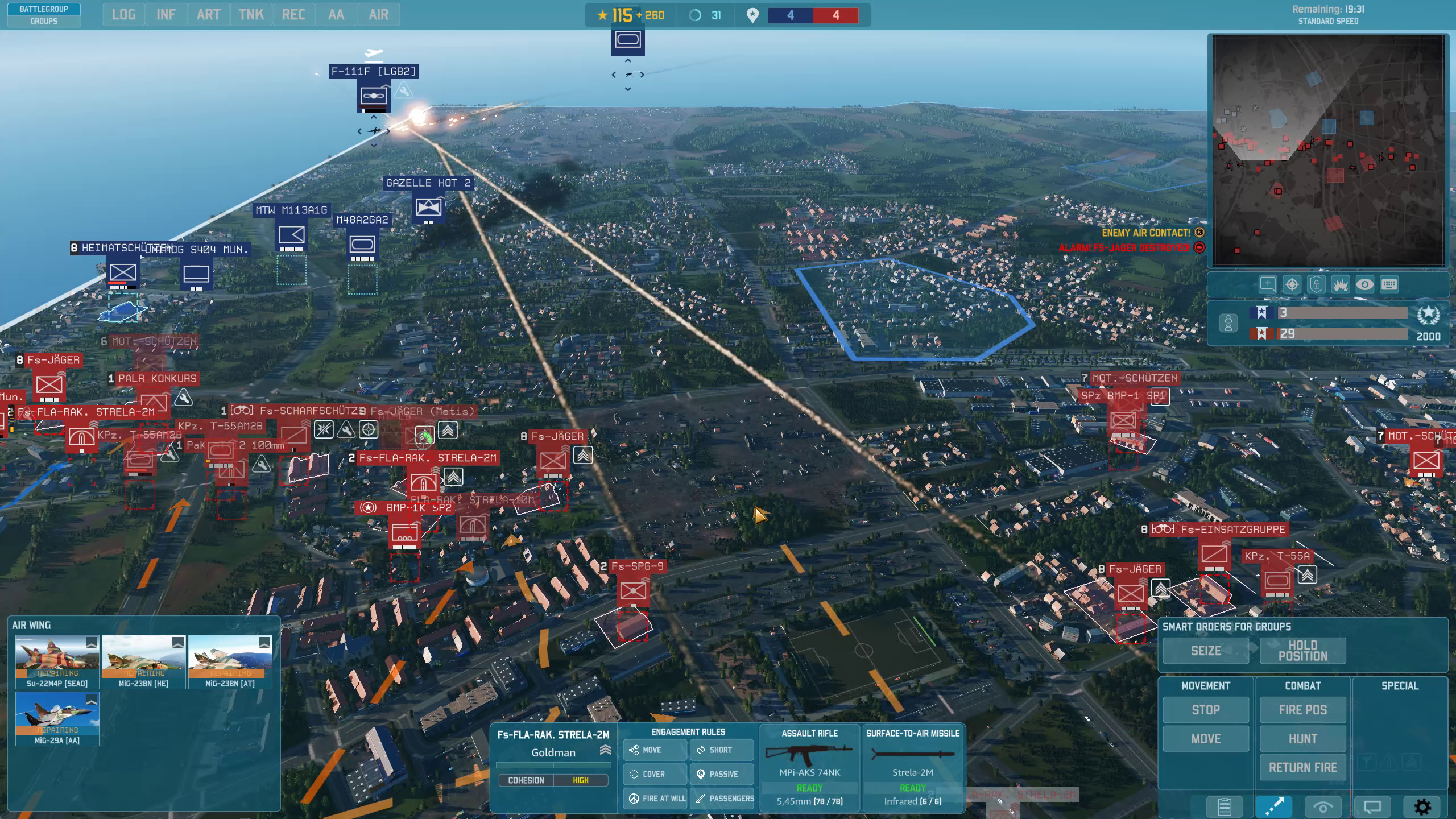The height and width of the screenshot is (819, 1456).
Task: Select the GAZELLE HOT 2 unit label
Action: (x=428, y=183)
